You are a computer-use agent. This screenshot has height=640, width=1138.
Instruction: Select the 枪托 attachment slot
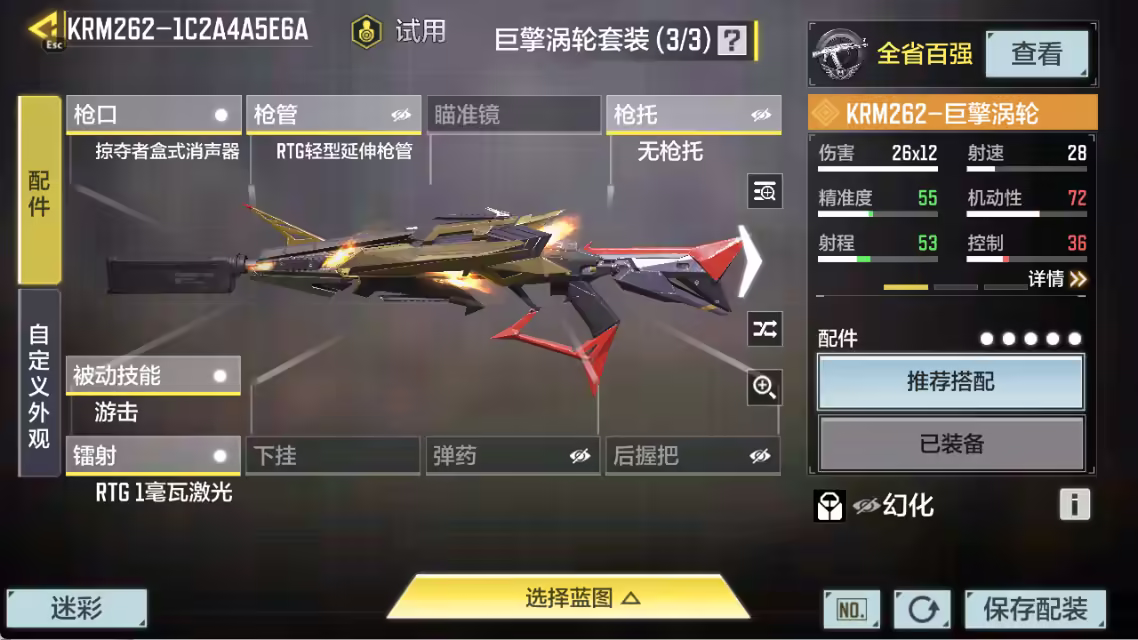(x=693, y=115)
